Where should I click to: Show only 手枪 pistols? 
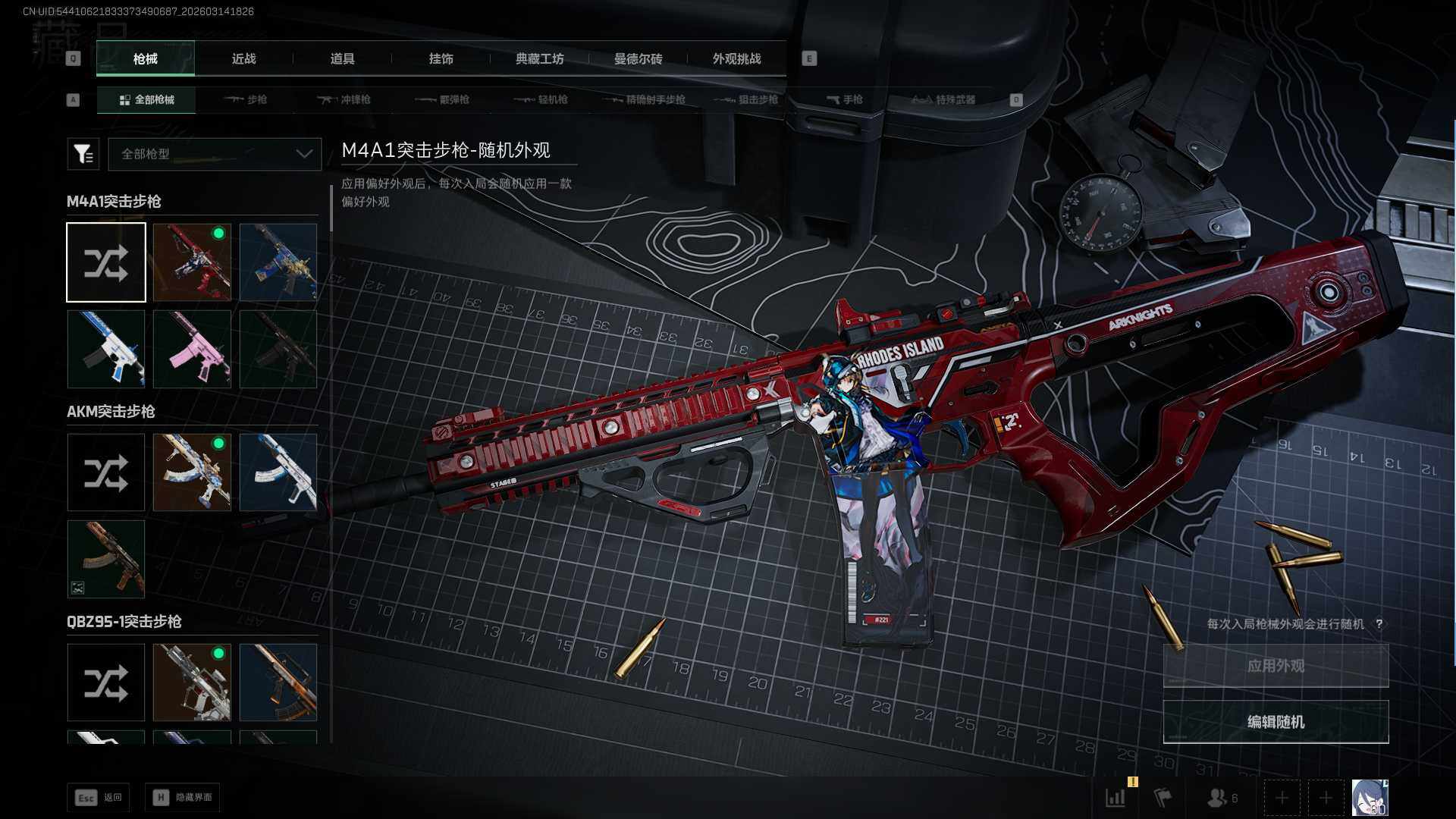pyautogui.click(x=844, y=99)
